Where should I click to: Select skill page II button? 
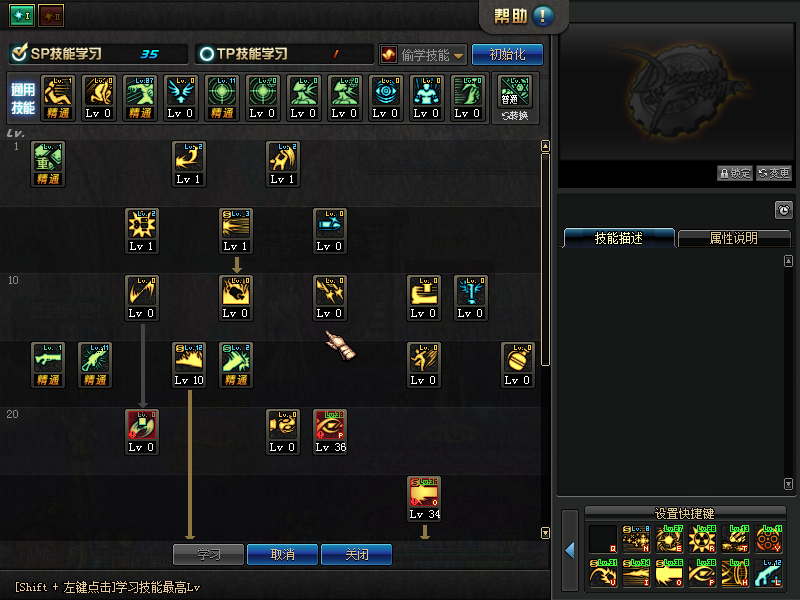(50, 16)
